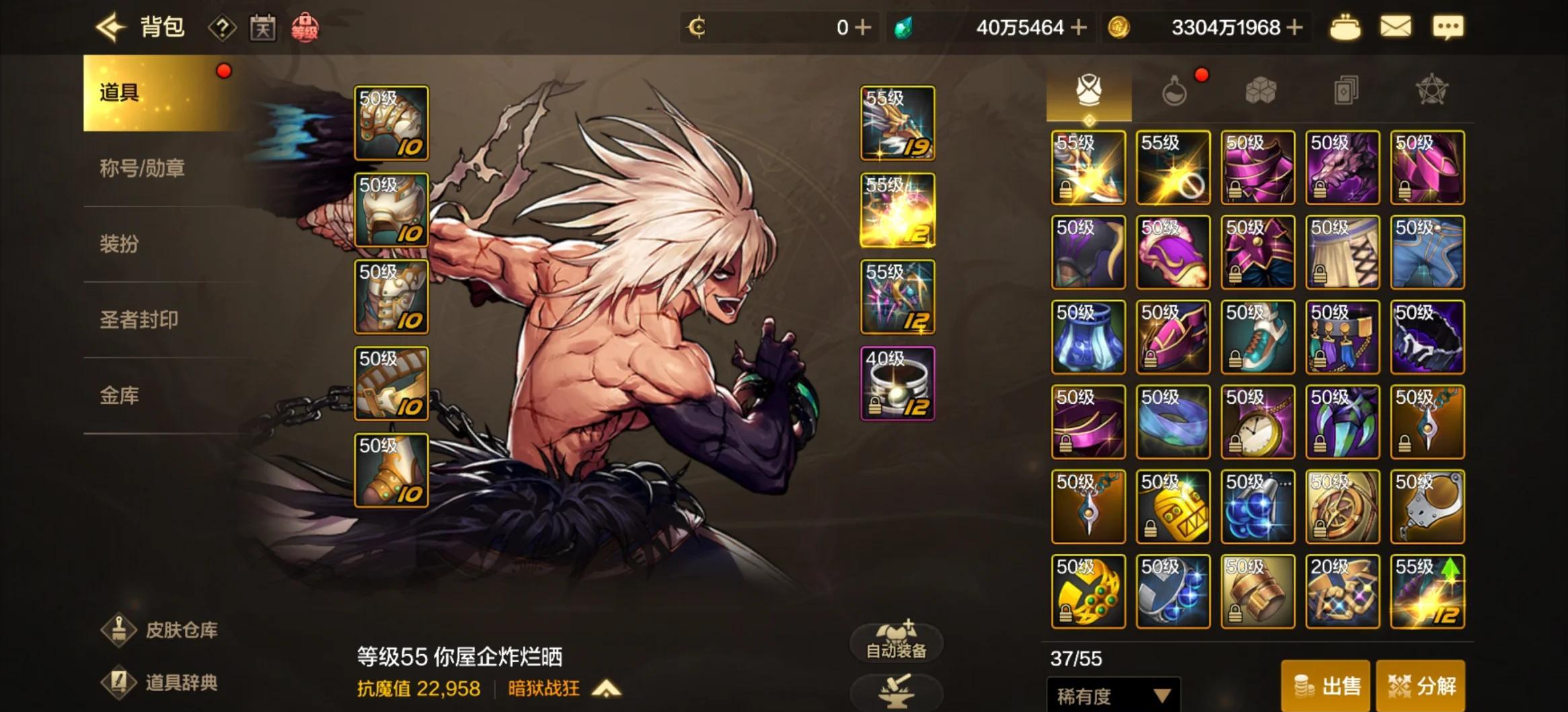Open the wallet purse icon
The height and width of the screenshot is (712, 1568).
[1344, 27]
